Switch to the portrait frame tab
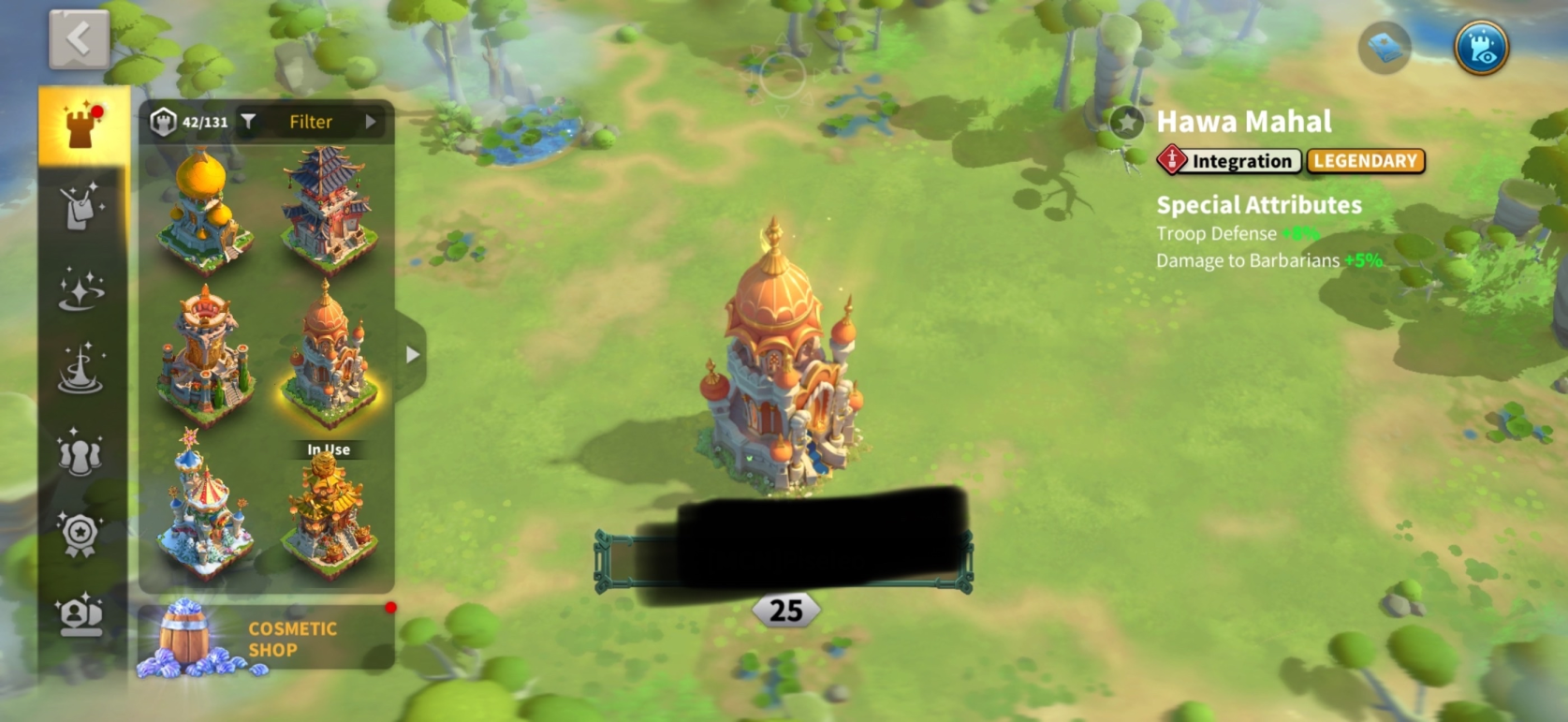Image resolution: width=1568 pixels, height=722 pixels. coord(81,615)
